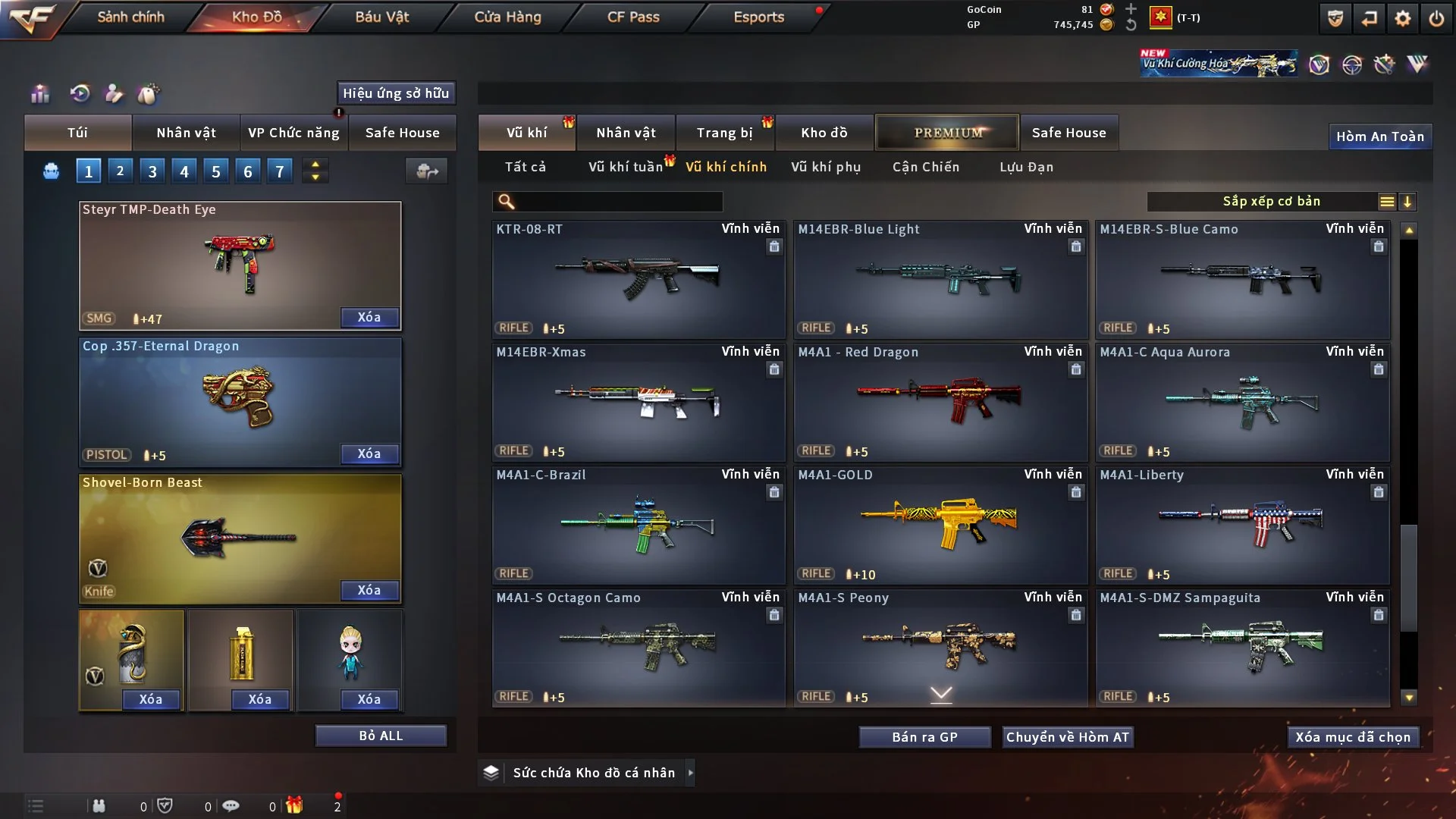Viewport: 1456px width, 819px height.
Task: Open the CF Pass menu
Action: (633, 17)
